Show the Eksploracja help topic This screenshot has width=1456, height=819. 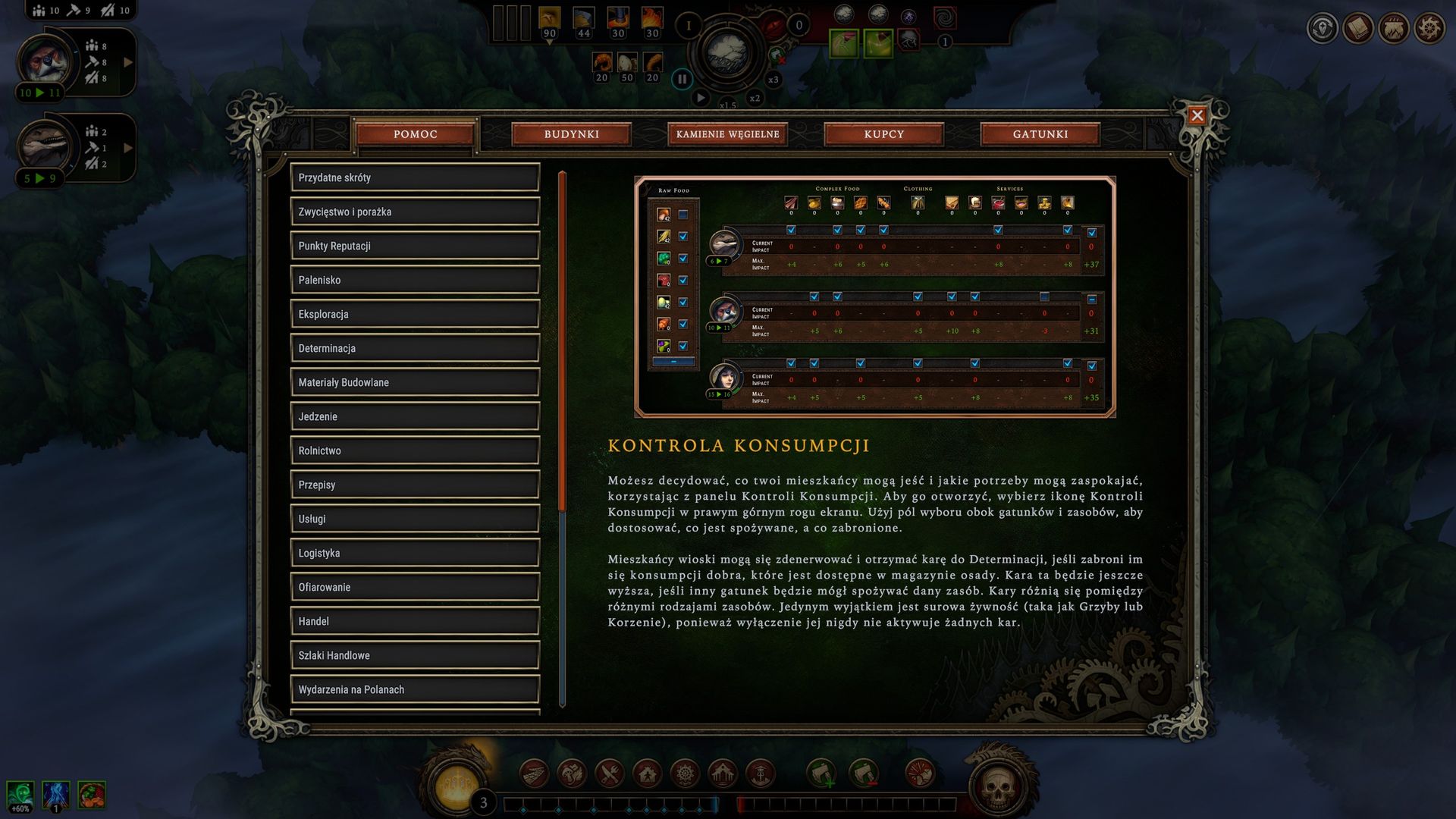pos(415,314)
